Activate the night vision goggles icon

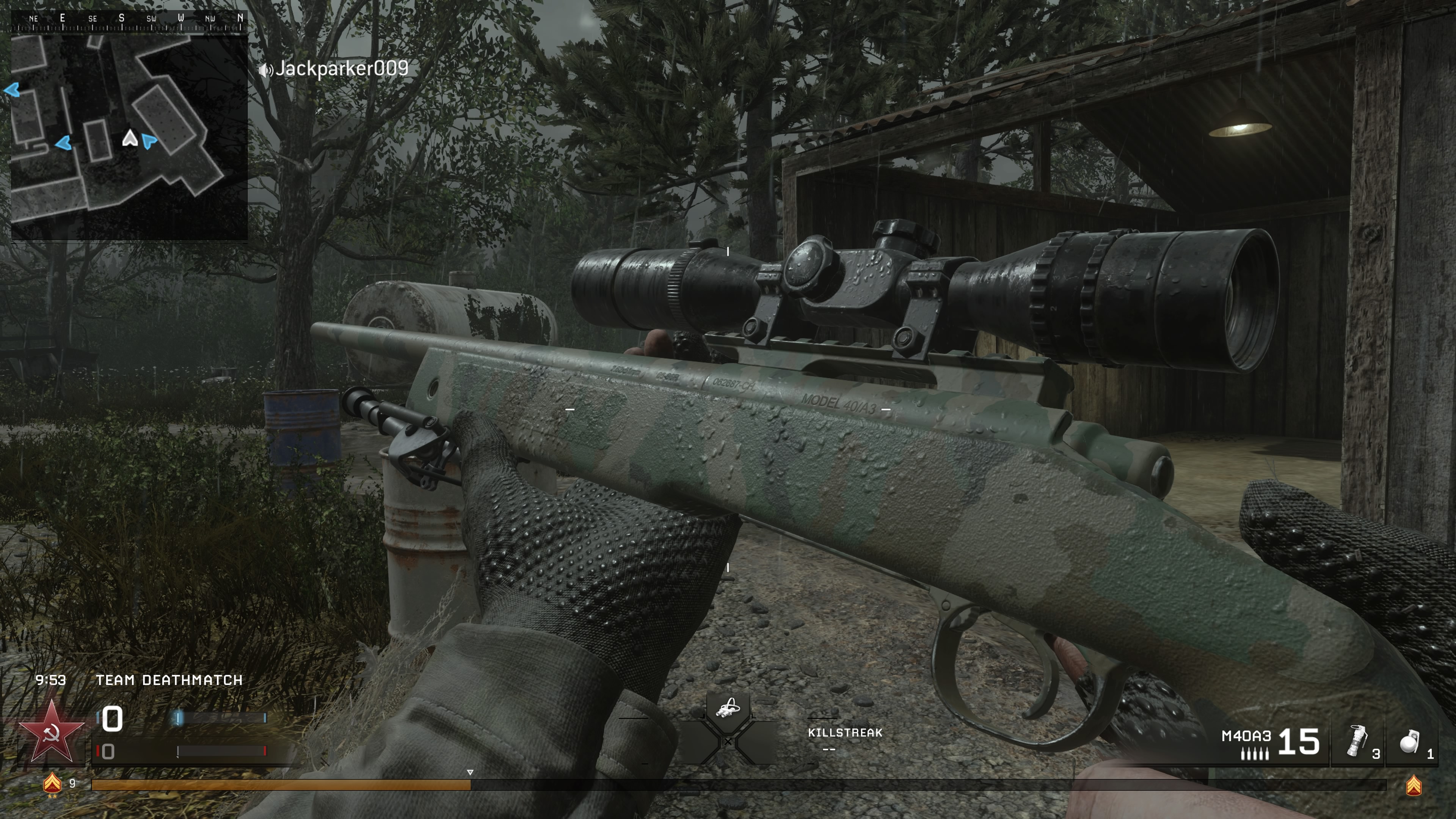[728, 708]
